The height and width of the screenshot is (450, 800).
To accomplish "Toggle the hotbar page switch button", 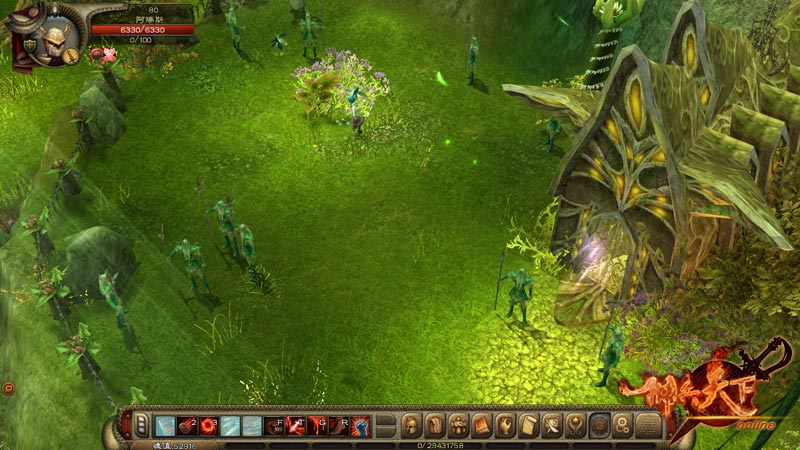I will click(141, 425).
